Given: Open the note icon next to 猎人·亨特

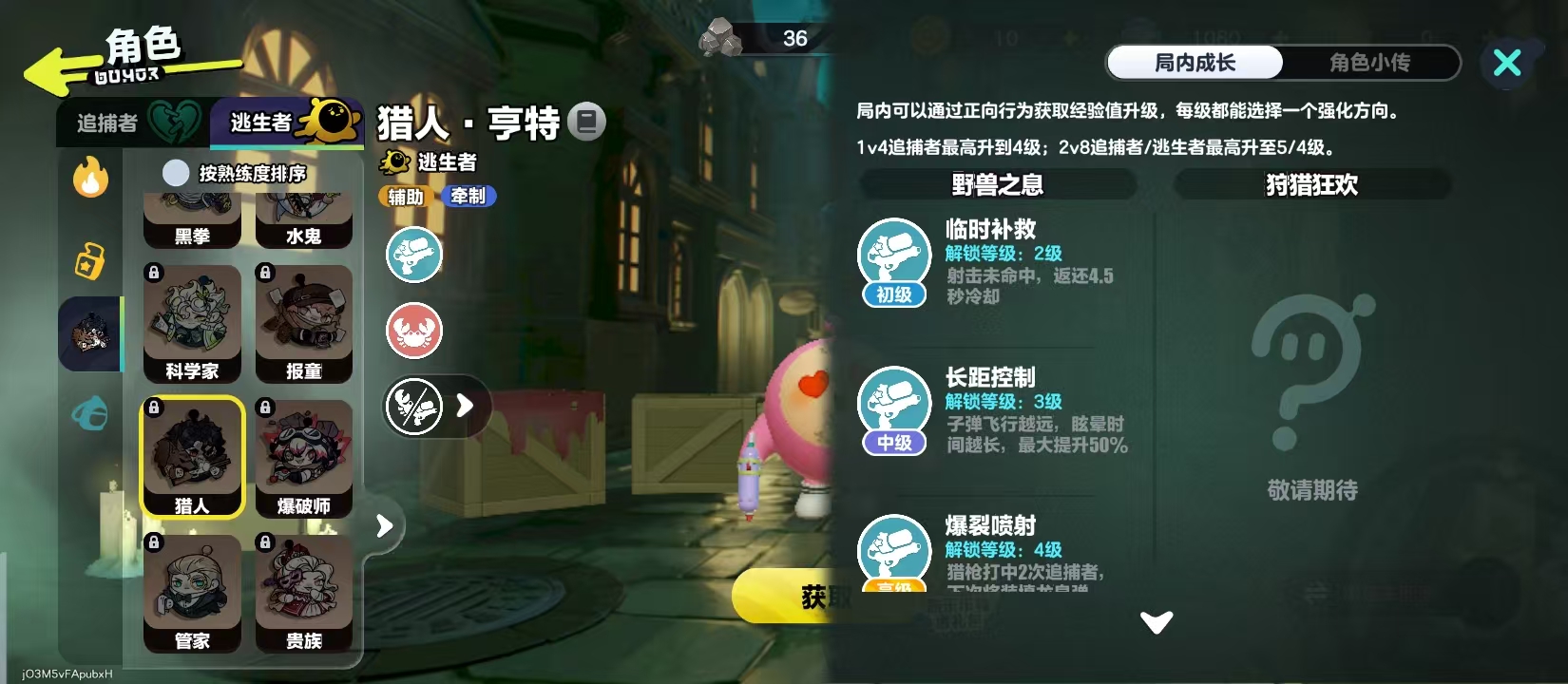Looking at the screenshot, I should click(587, 121).
